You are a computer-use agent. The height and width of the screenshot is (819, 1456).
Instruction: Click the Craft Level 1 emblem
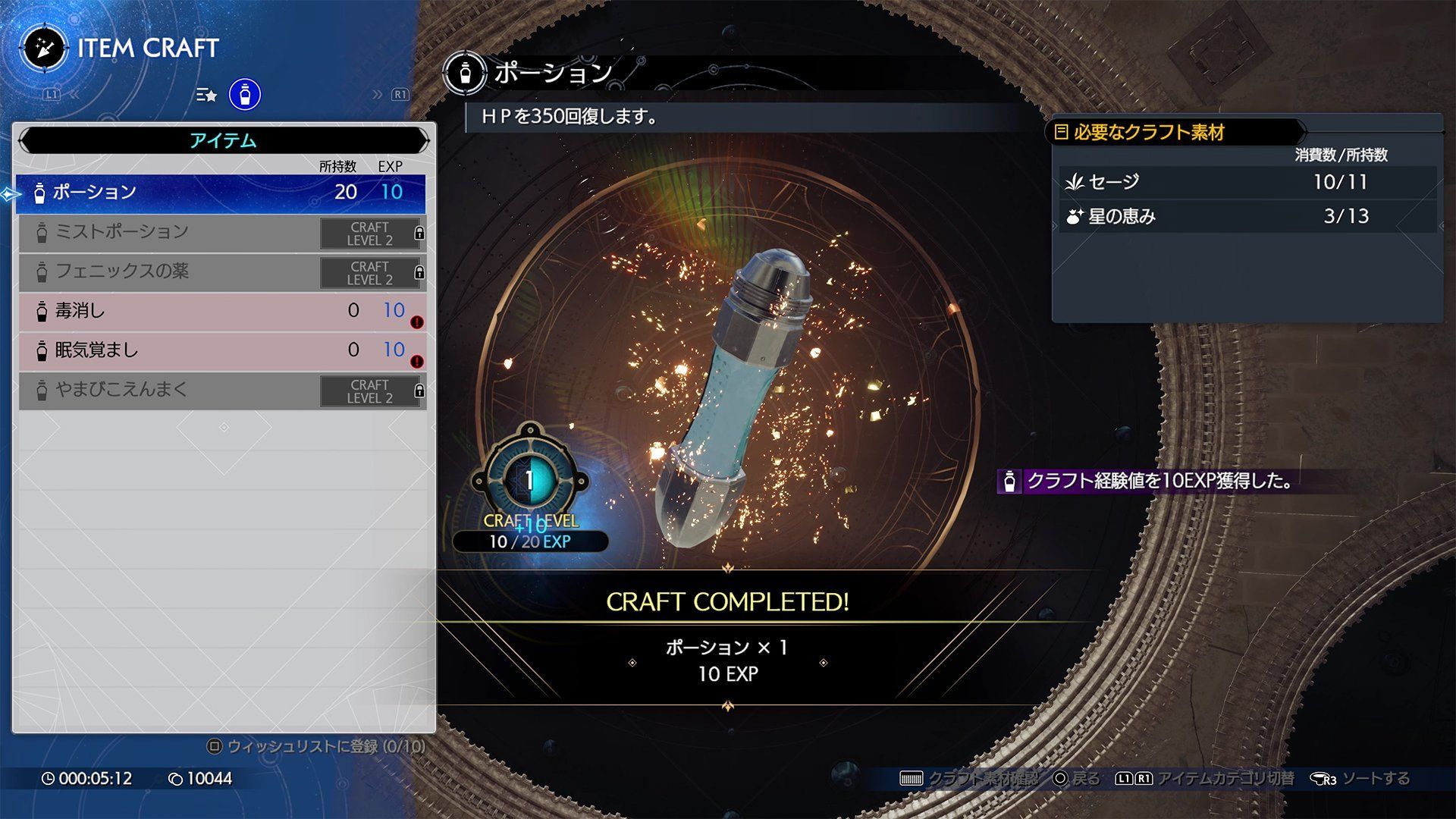[529, 480]
